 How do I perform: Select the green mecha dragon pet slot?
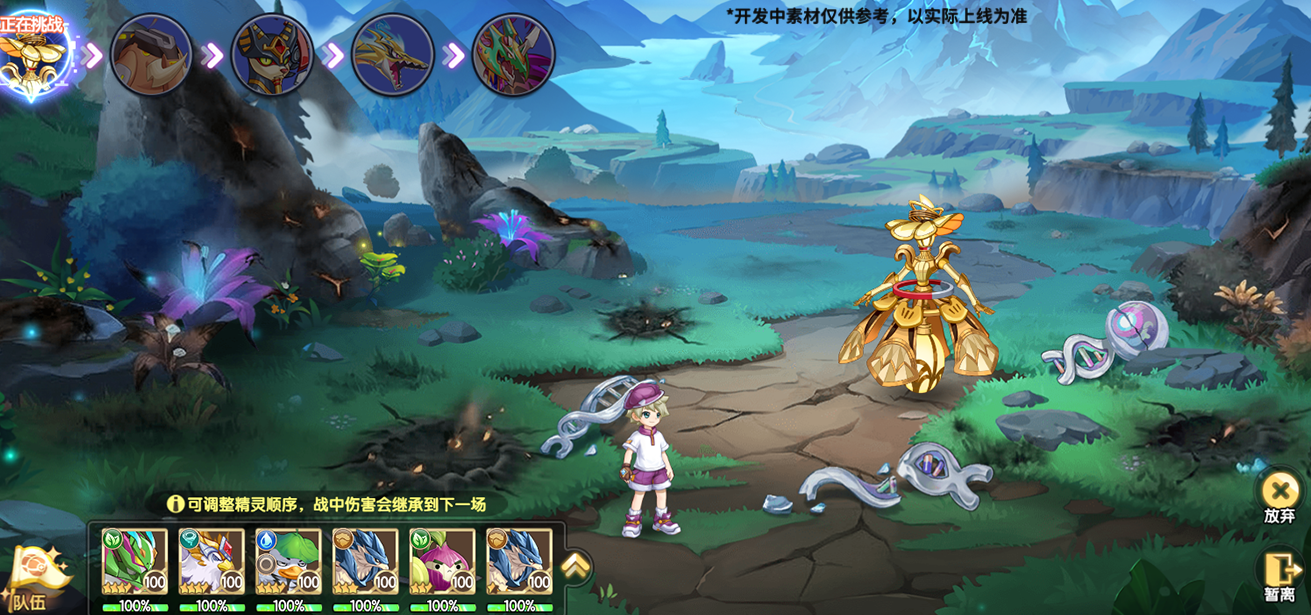tap(135, 561)
